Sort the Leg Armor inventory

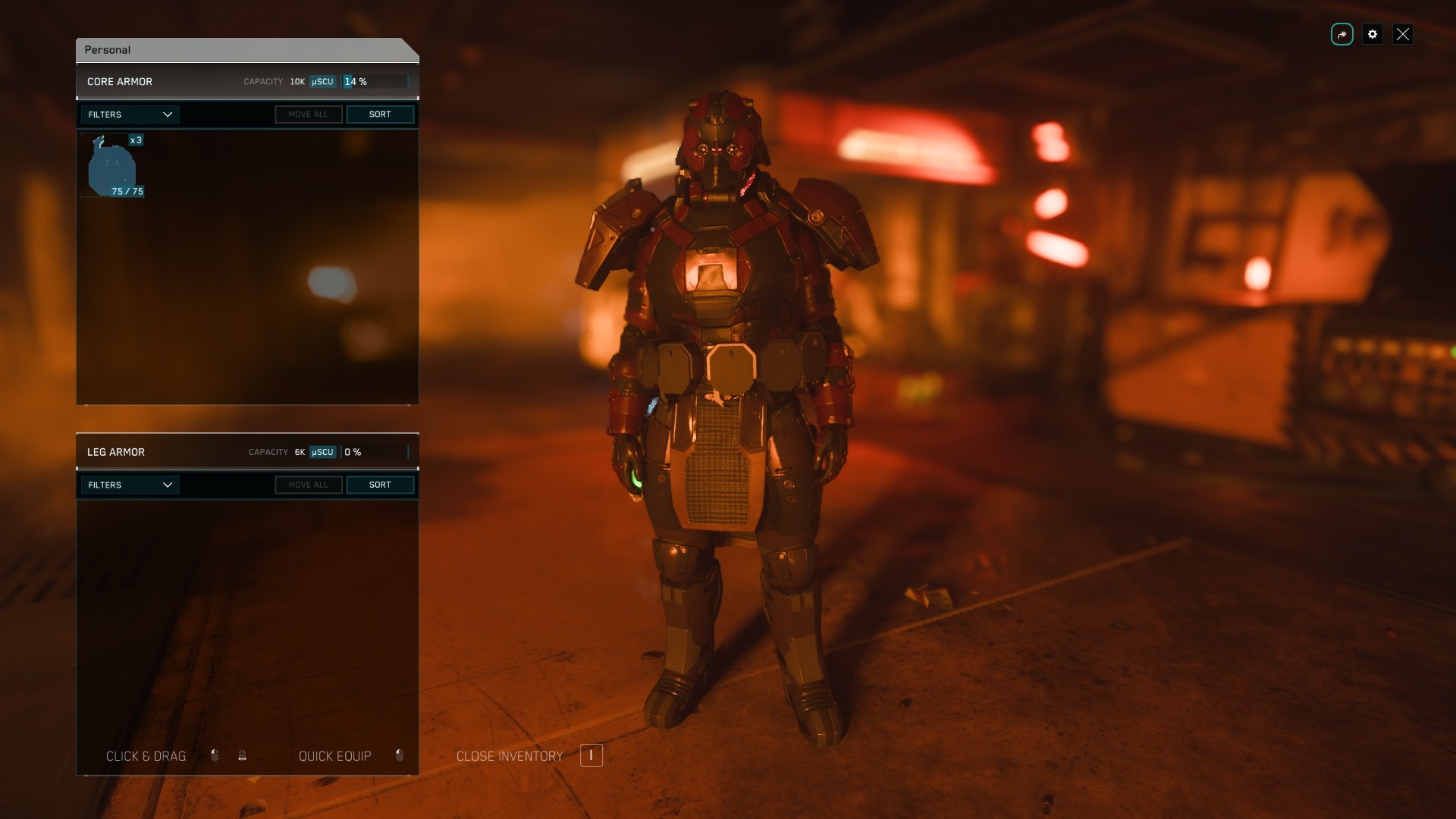tap(380, 485)
